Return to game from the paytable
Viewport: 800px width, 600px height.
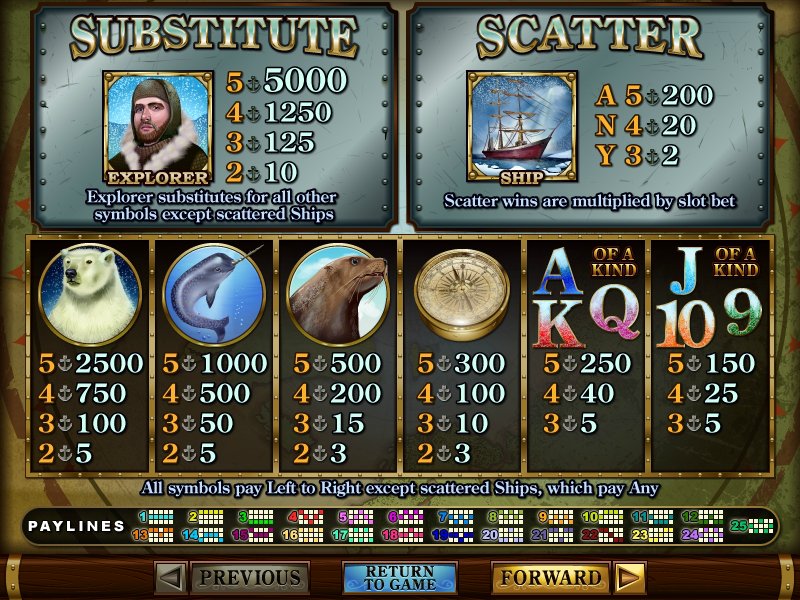pos(399,578)
